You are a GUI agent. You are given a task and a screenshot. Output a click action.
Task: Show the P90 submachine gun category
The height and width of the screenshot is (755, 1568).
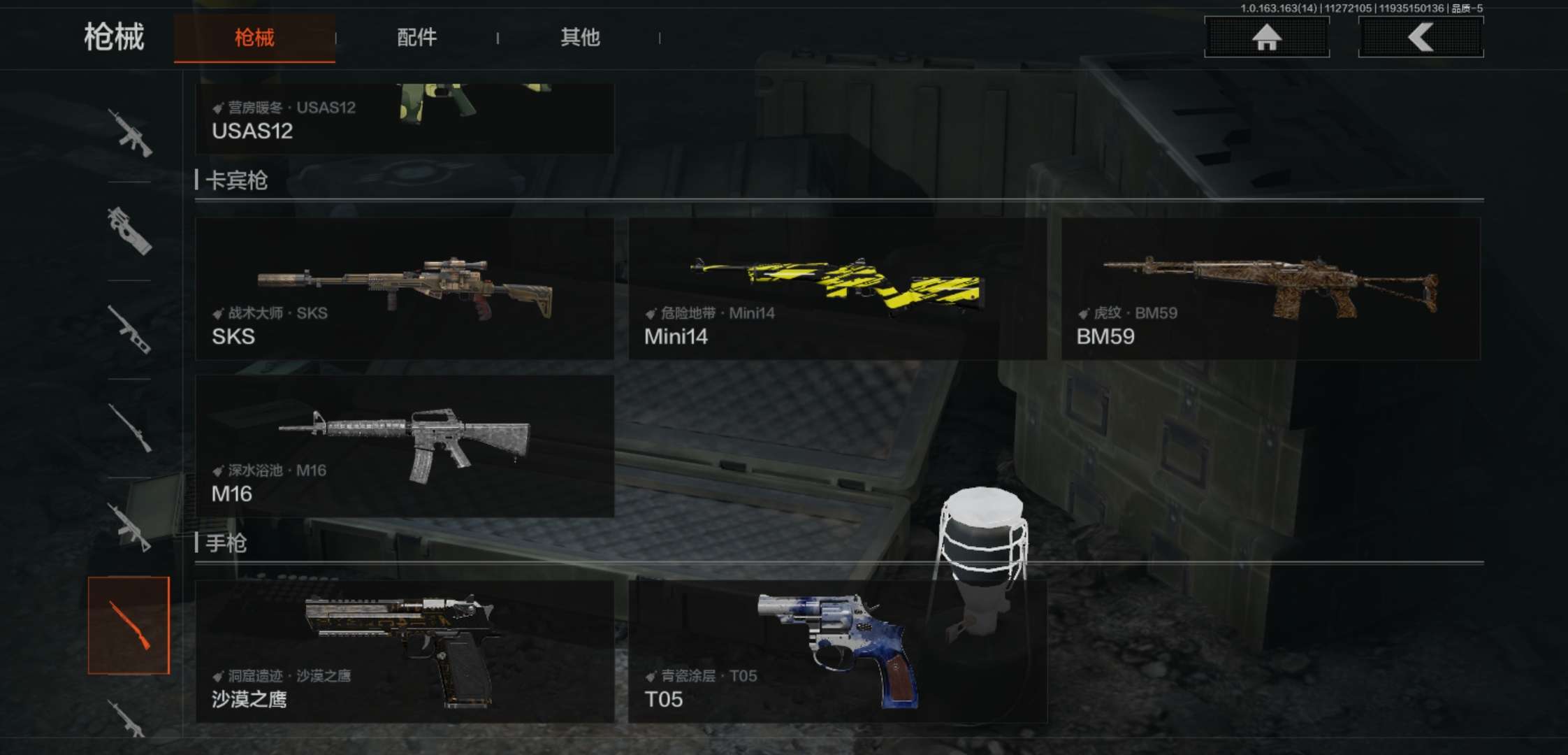coord(130,231)
